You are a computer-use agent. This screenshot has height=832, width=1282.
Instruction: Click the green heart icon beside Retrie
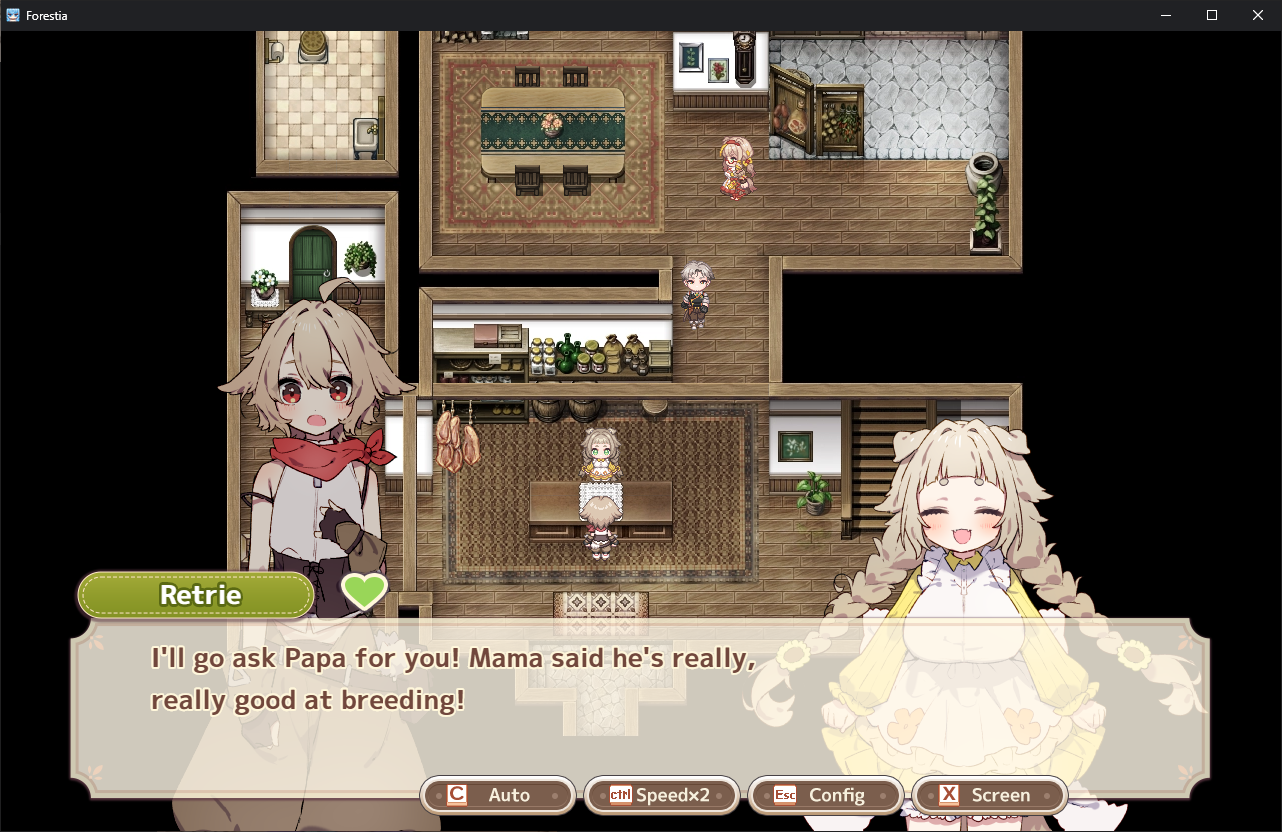coord(364,592)
